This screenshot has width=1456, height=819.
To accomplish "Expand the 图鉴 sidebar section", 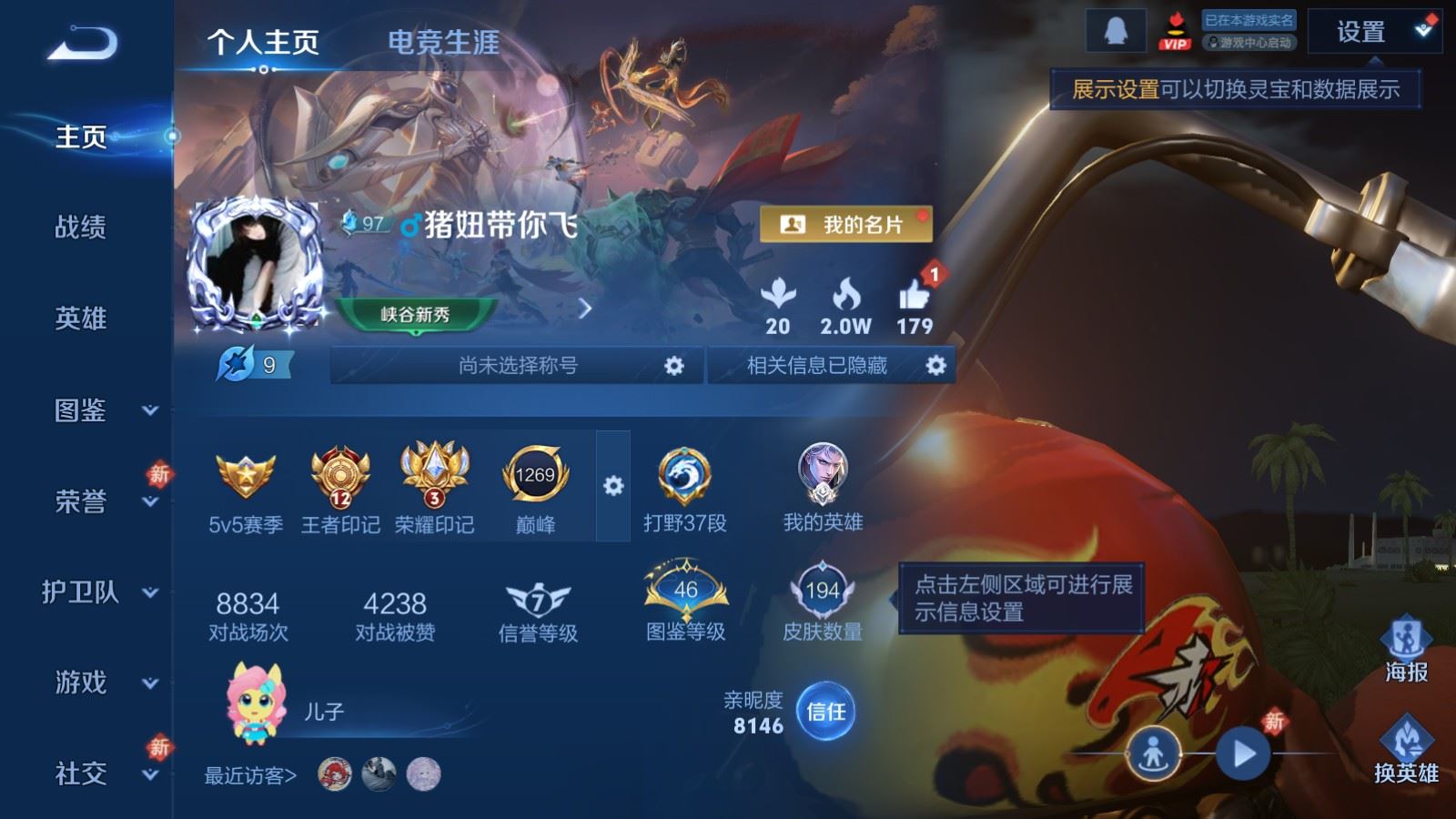I will point(80,411).
